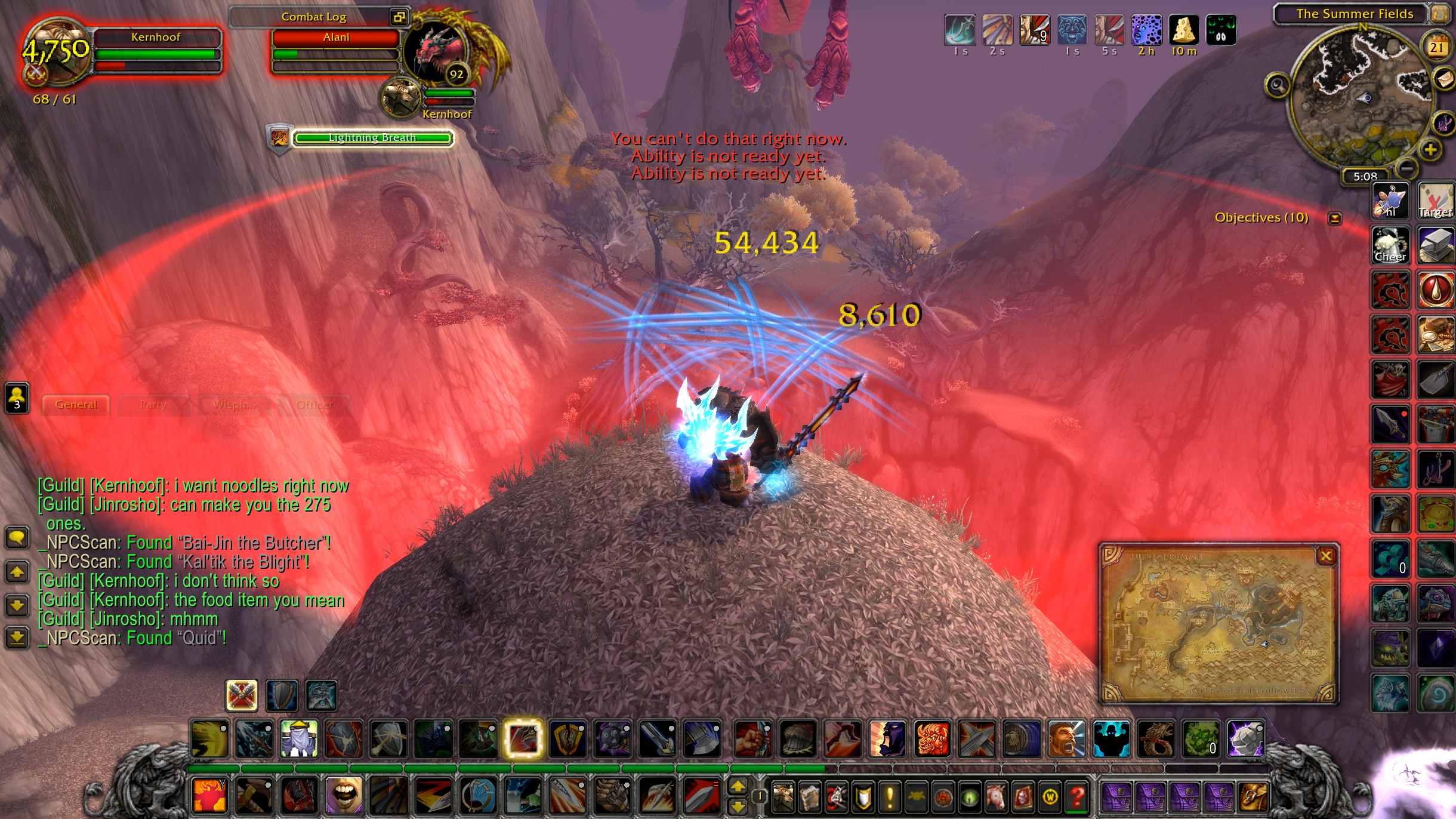Select the Battle Stance crossed-swords icon
Viewport: 1456px width, 819px height.
[x=242, y=695]
